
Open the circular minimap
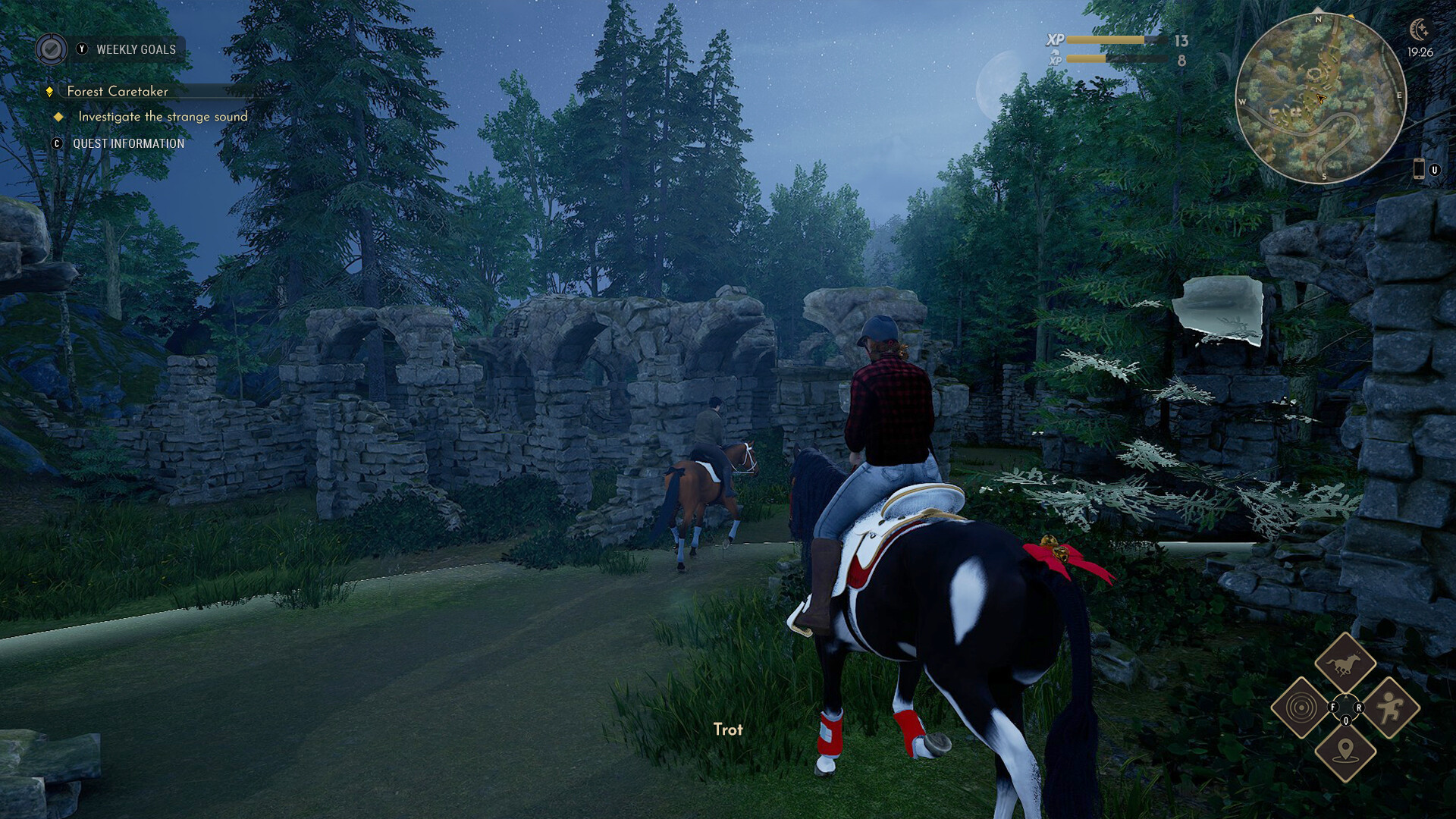click(x=1320, y=99)
